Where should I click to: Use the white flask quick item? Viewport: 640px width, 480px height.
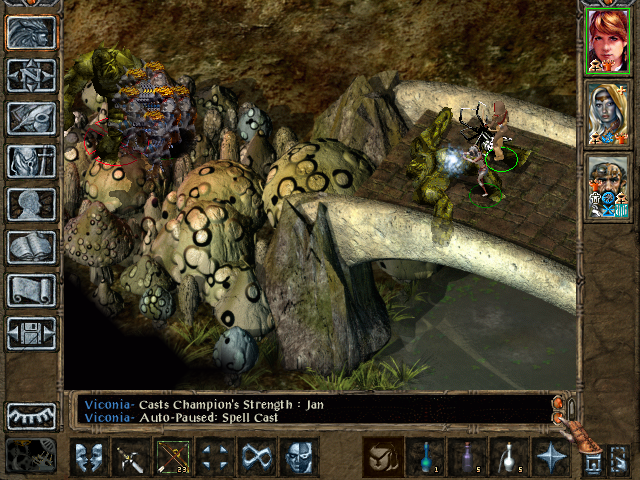(x=508, y=458)
